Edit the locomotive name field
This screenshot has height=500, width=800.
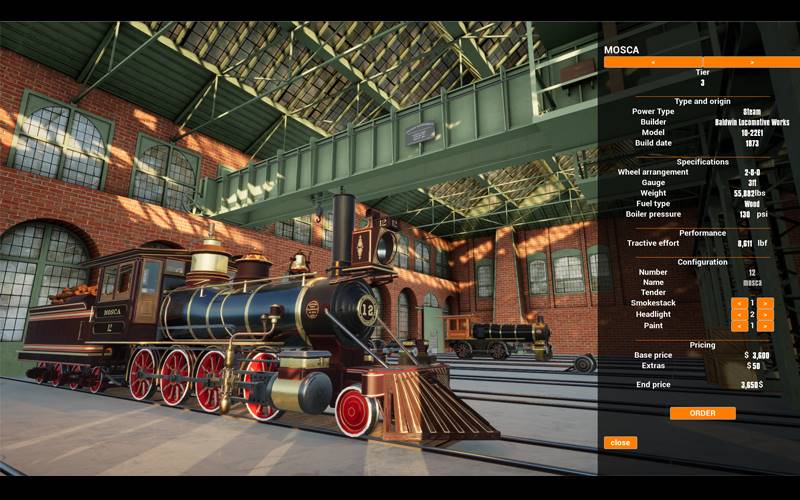click(x=752, y=282)
